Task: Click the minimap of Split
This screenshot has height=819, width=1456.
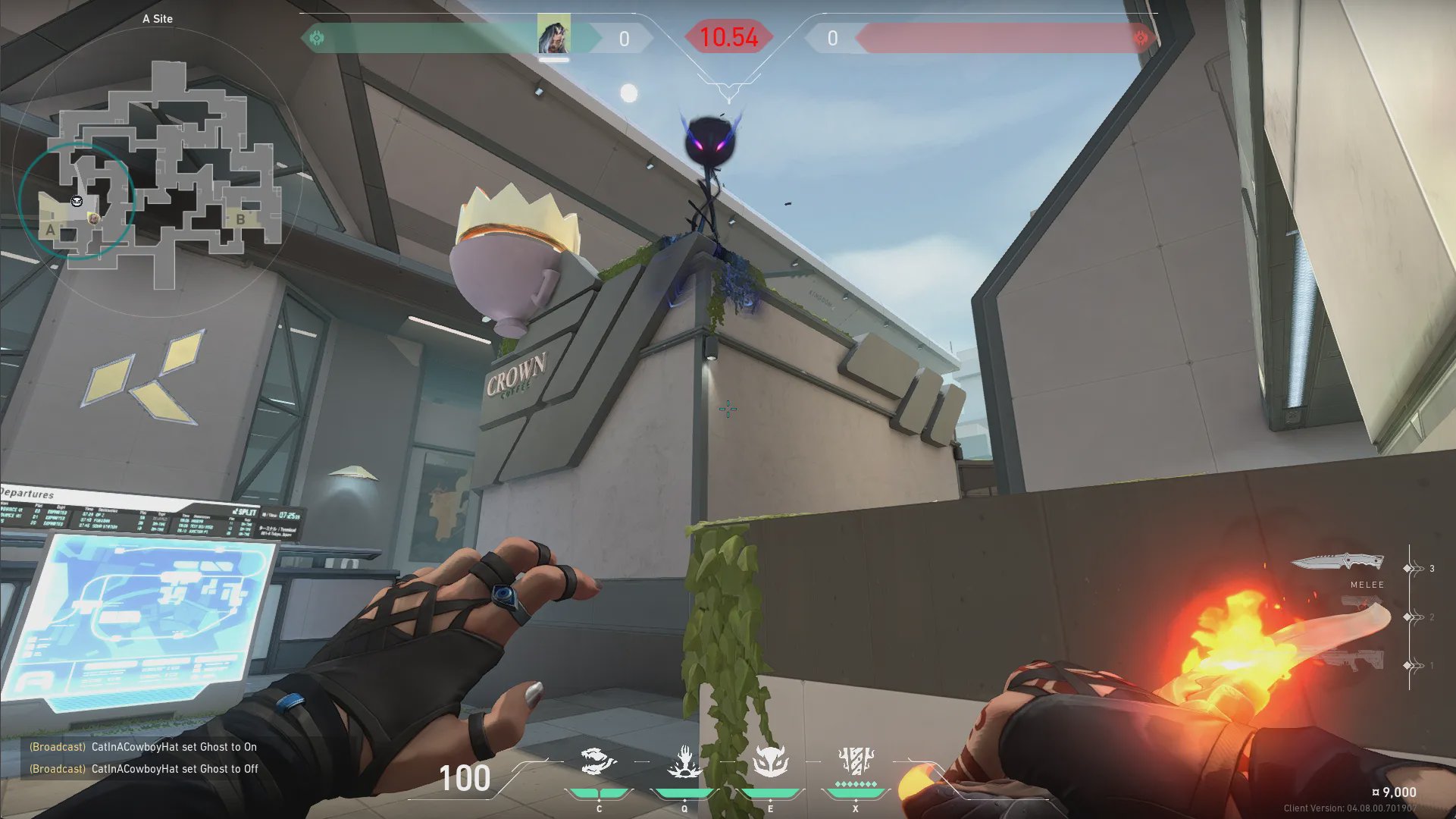Action: (x=159, y=174)
